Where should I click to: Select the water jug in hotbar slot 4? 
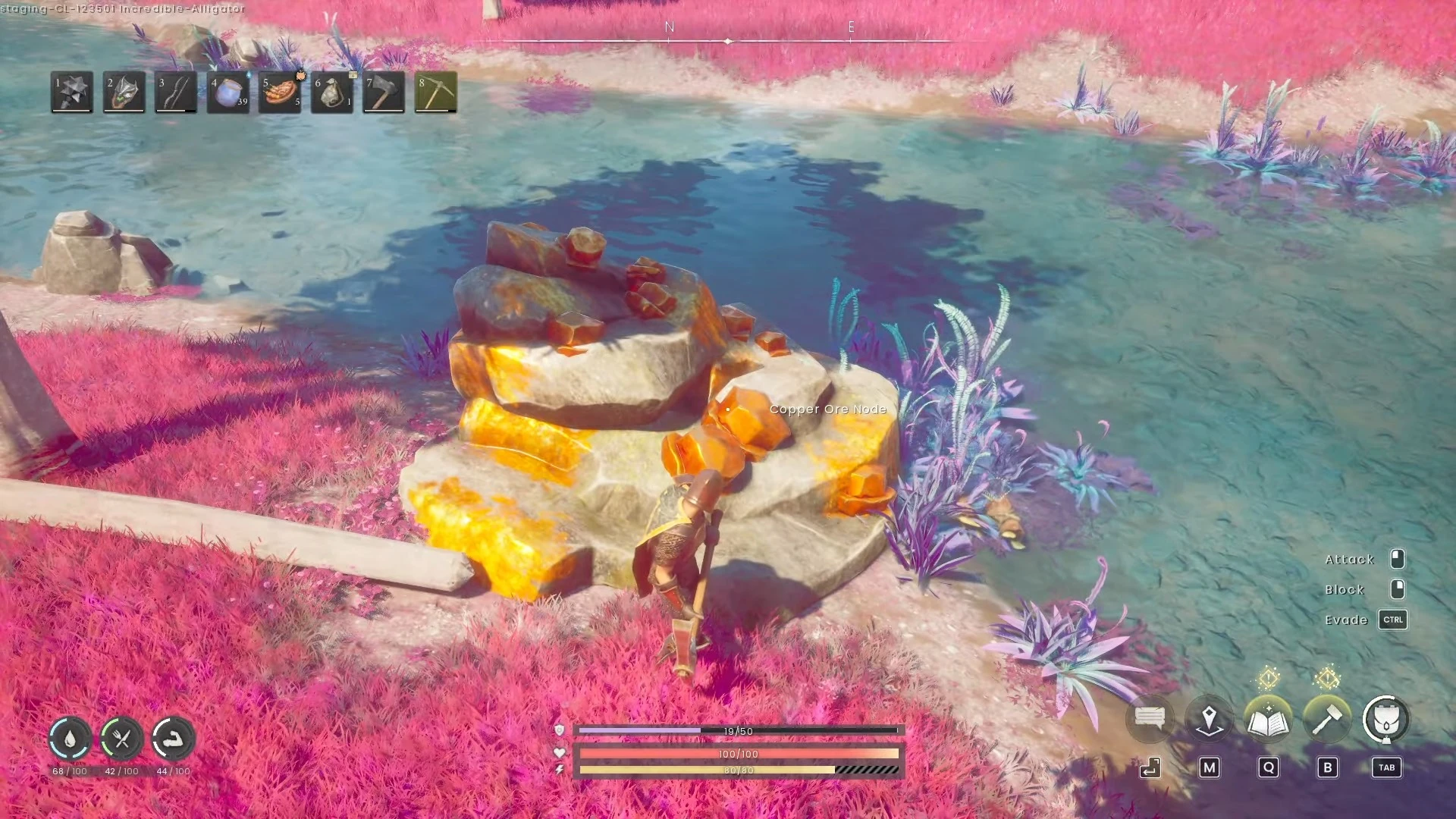(x=227, y=92)
